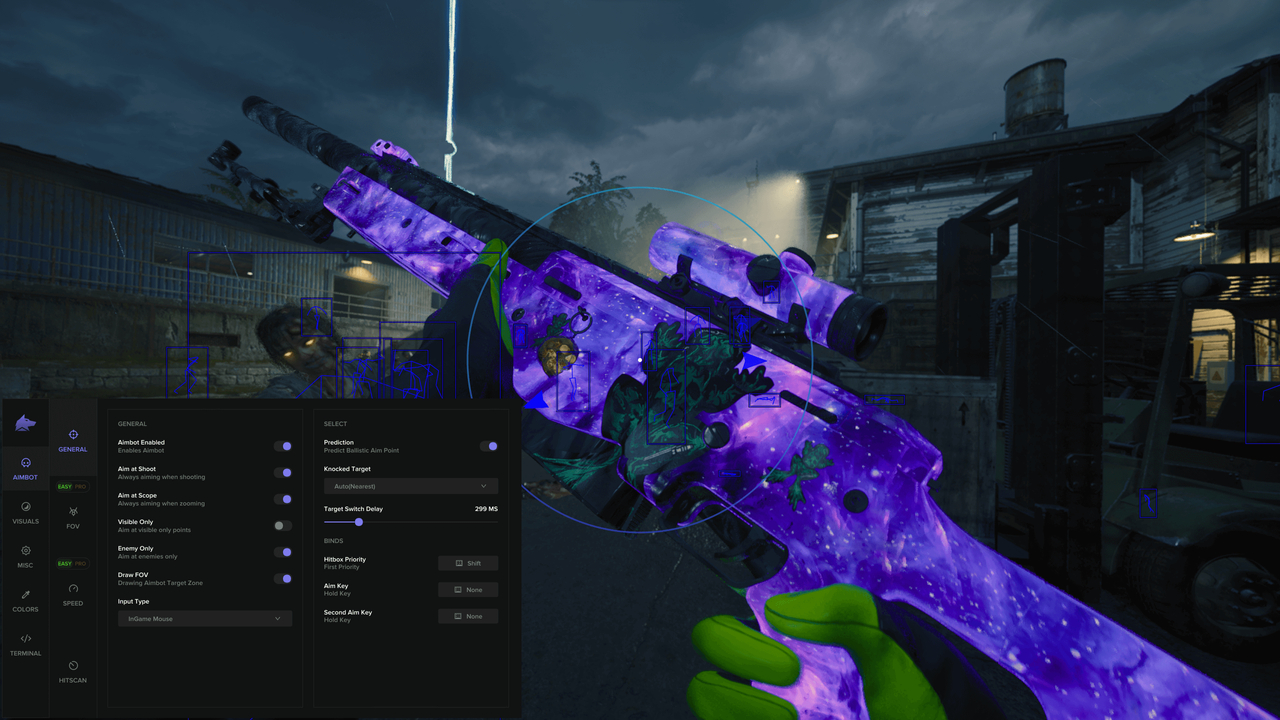Click the wolf logo at sidebar top
The image size is (1280, 720).
(25, 423)
